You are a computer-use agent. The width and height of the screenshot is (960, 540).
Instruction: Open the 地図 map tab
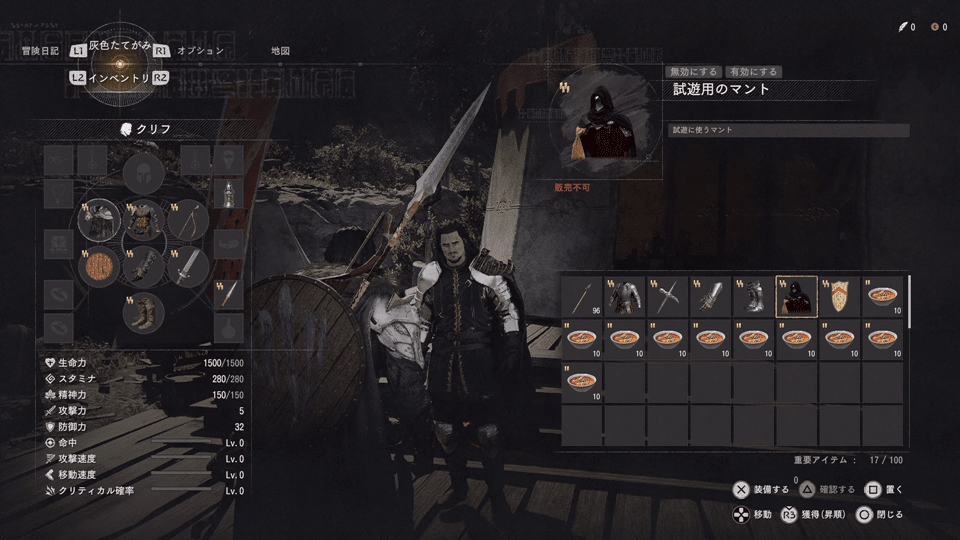click(x=280, y=50)
